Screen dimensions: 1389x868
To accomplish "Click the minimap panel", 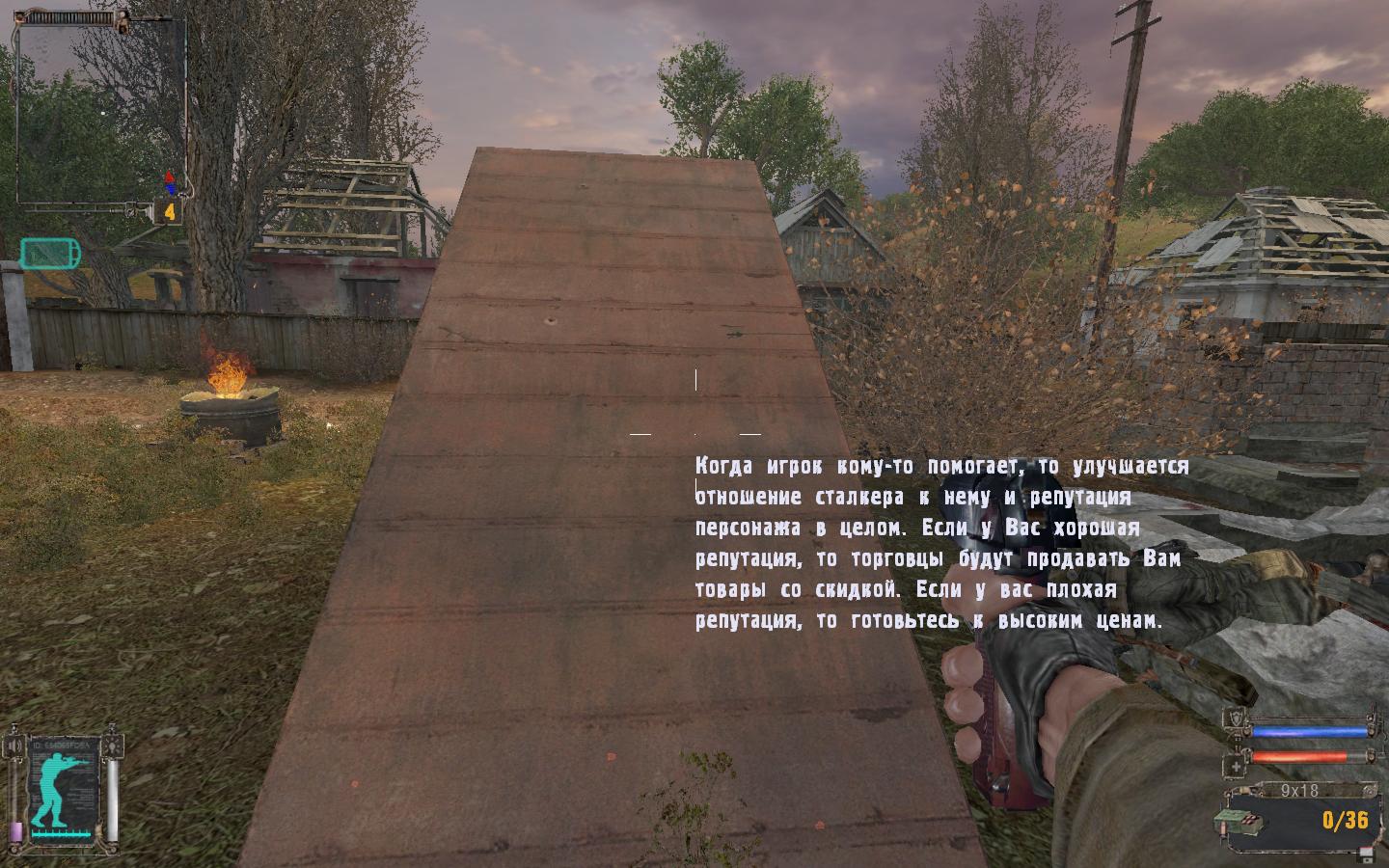I will pyautogui.click(x=99, y=111).
